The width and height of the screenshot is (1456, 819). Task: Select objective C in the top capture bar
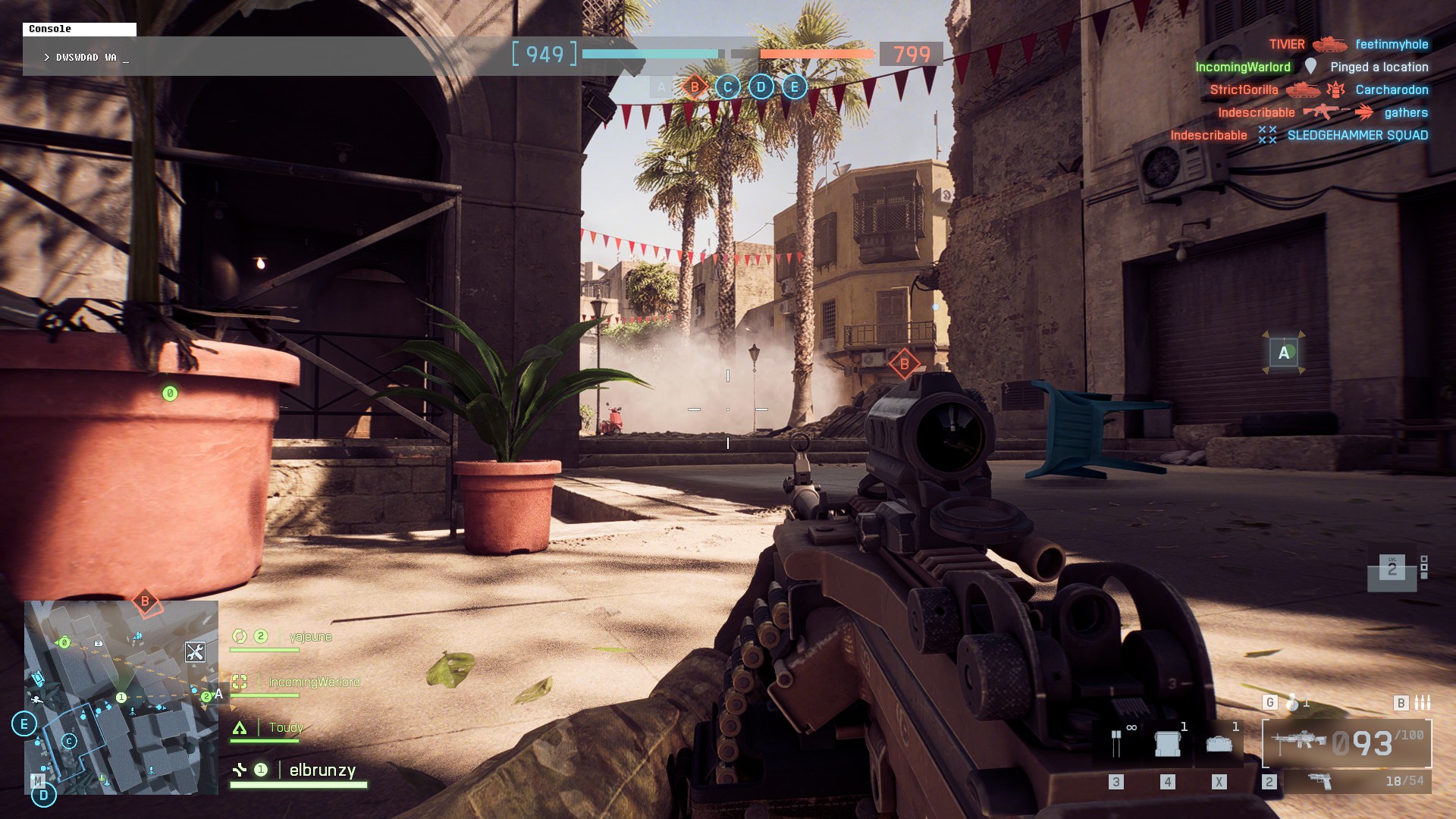coord(728,87)
